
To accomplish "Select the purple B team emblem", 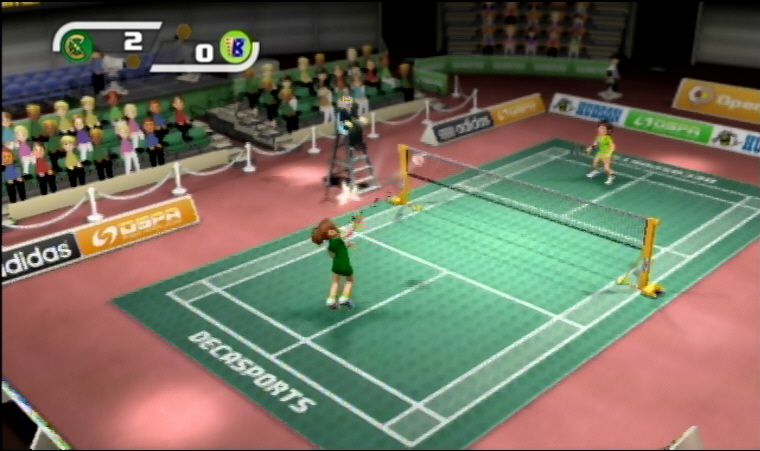I will (x=237, y=46).
